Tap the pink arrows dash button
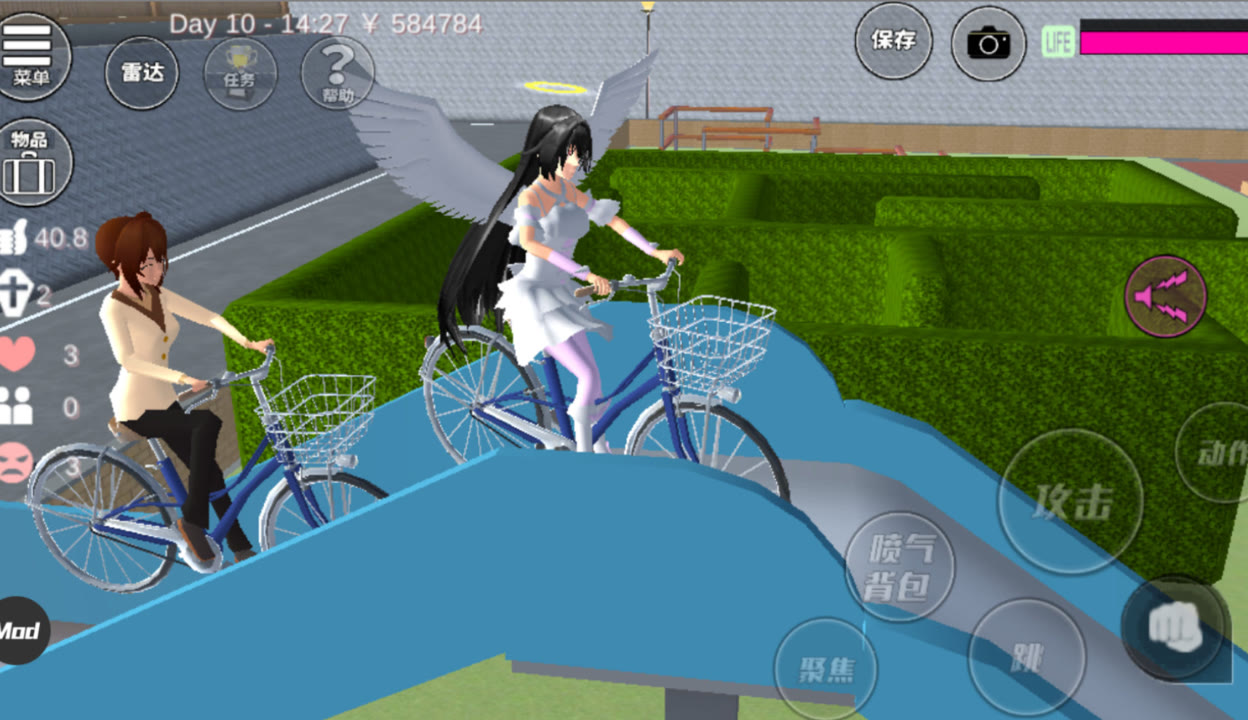Viewport: 1248px width, 720px height. click(1165, 296)
